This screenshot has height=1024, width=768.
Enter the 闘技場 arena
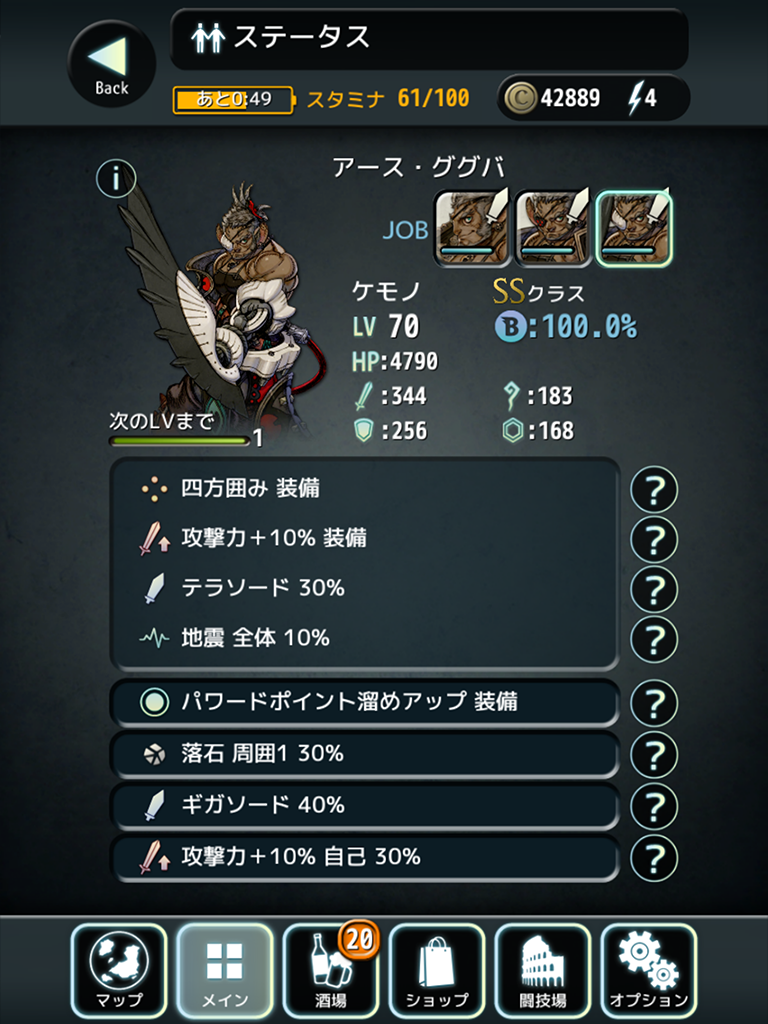(543, 970)
